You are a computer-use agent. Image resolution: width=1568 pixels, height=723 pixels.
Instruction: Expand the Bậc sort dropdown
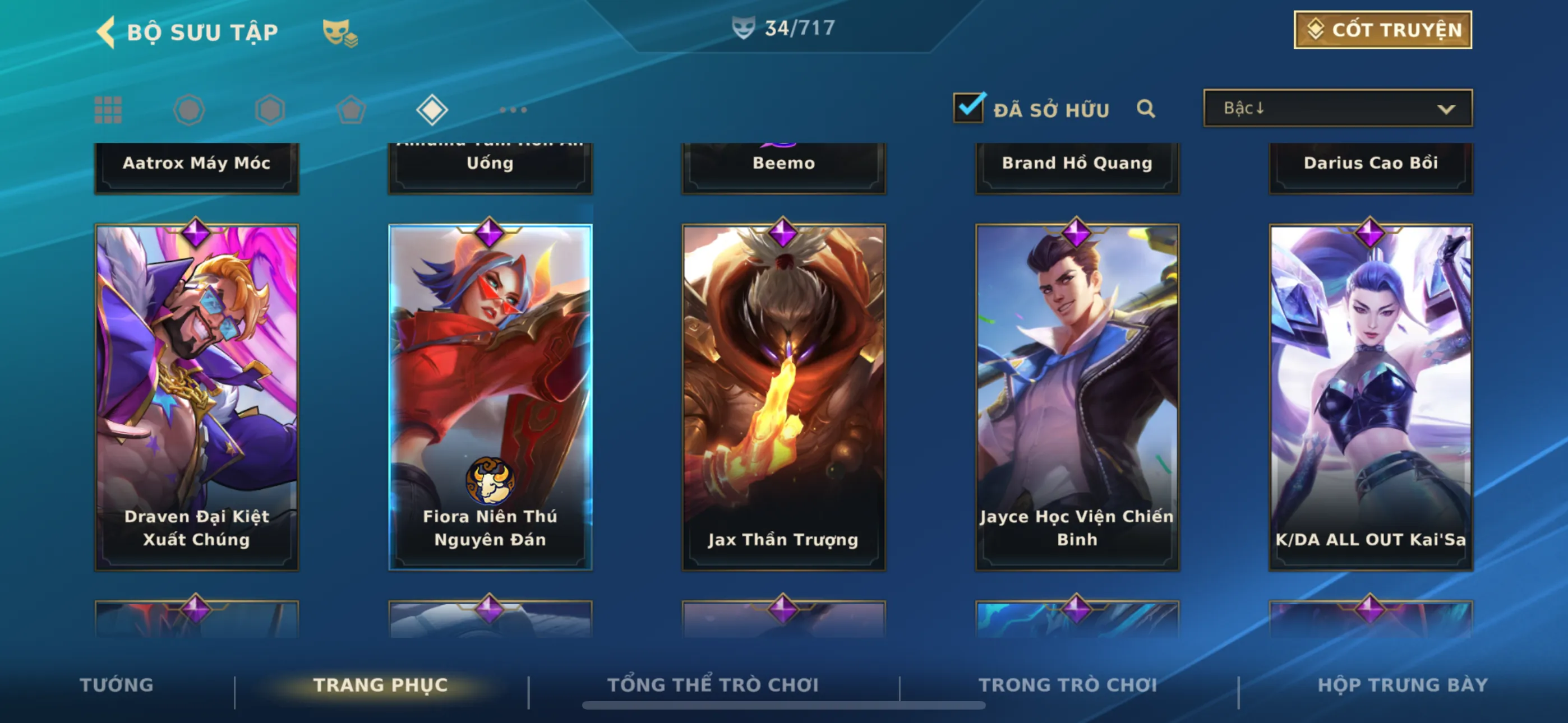pos(1338,108)
